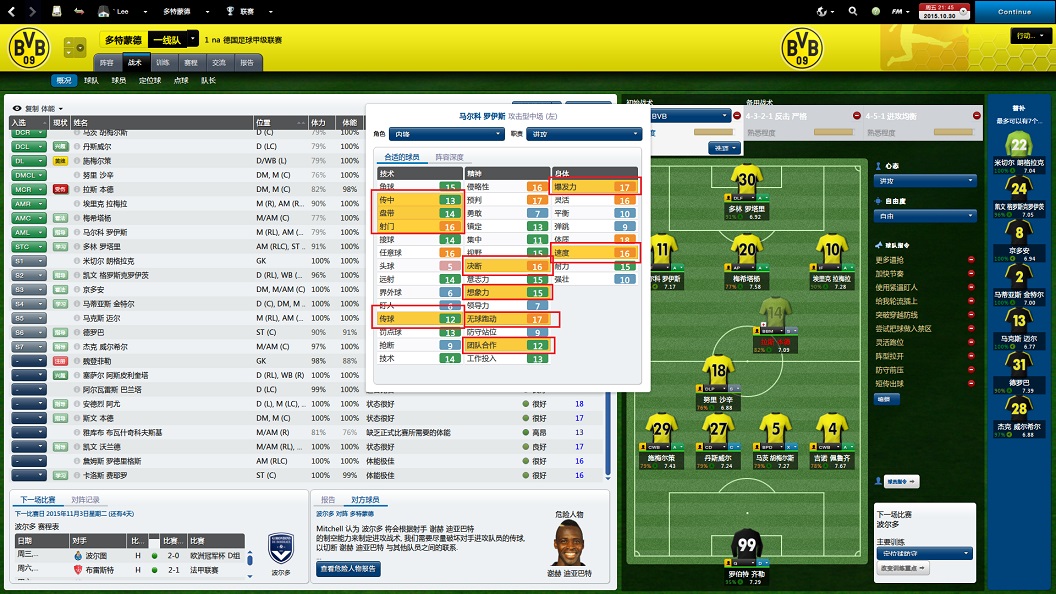
Task: Open the 心态 mentality dropdown
Action: click(925, 181)
